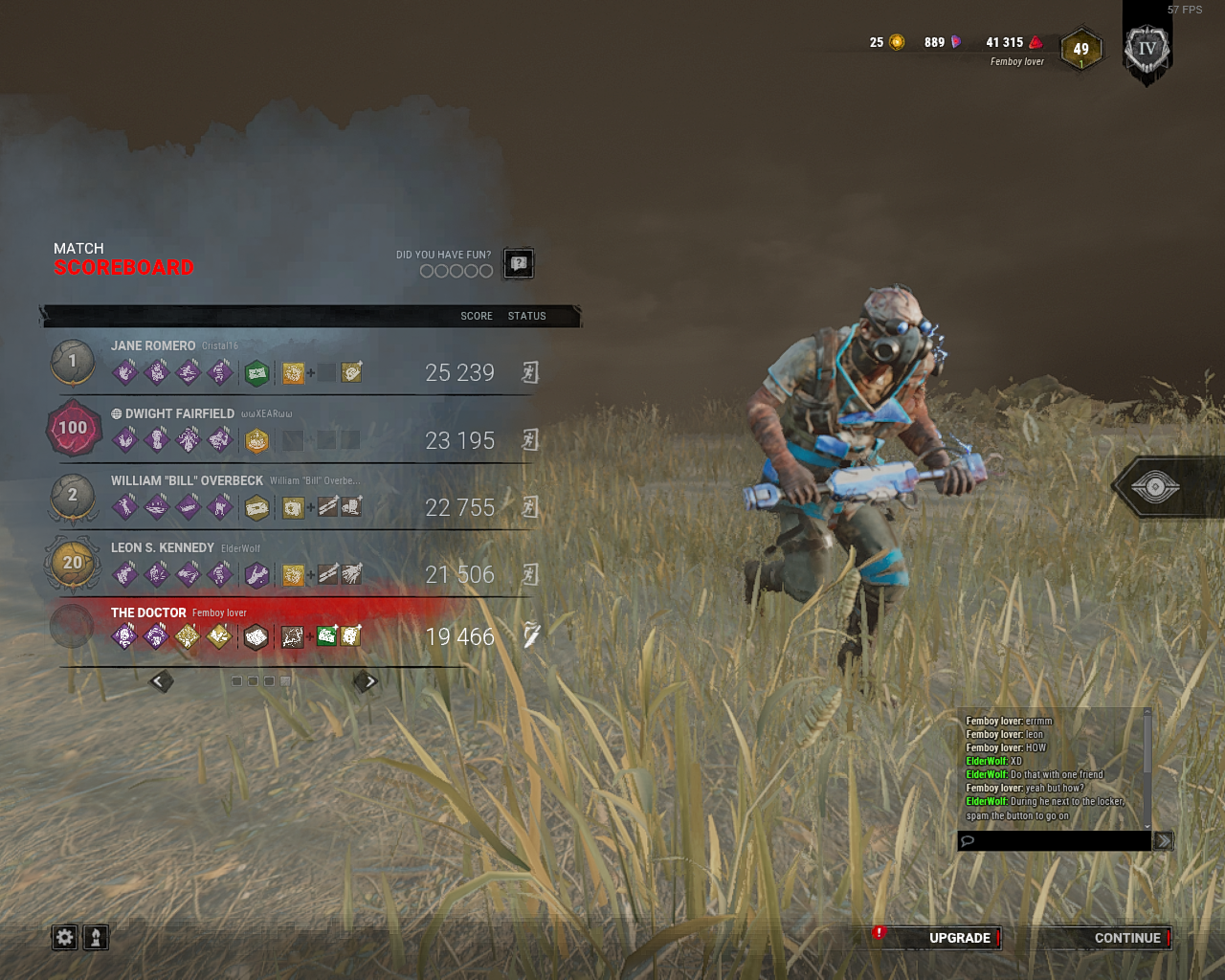
Task: Click The Doctor's first perk icon
Action: coord(123,635)
